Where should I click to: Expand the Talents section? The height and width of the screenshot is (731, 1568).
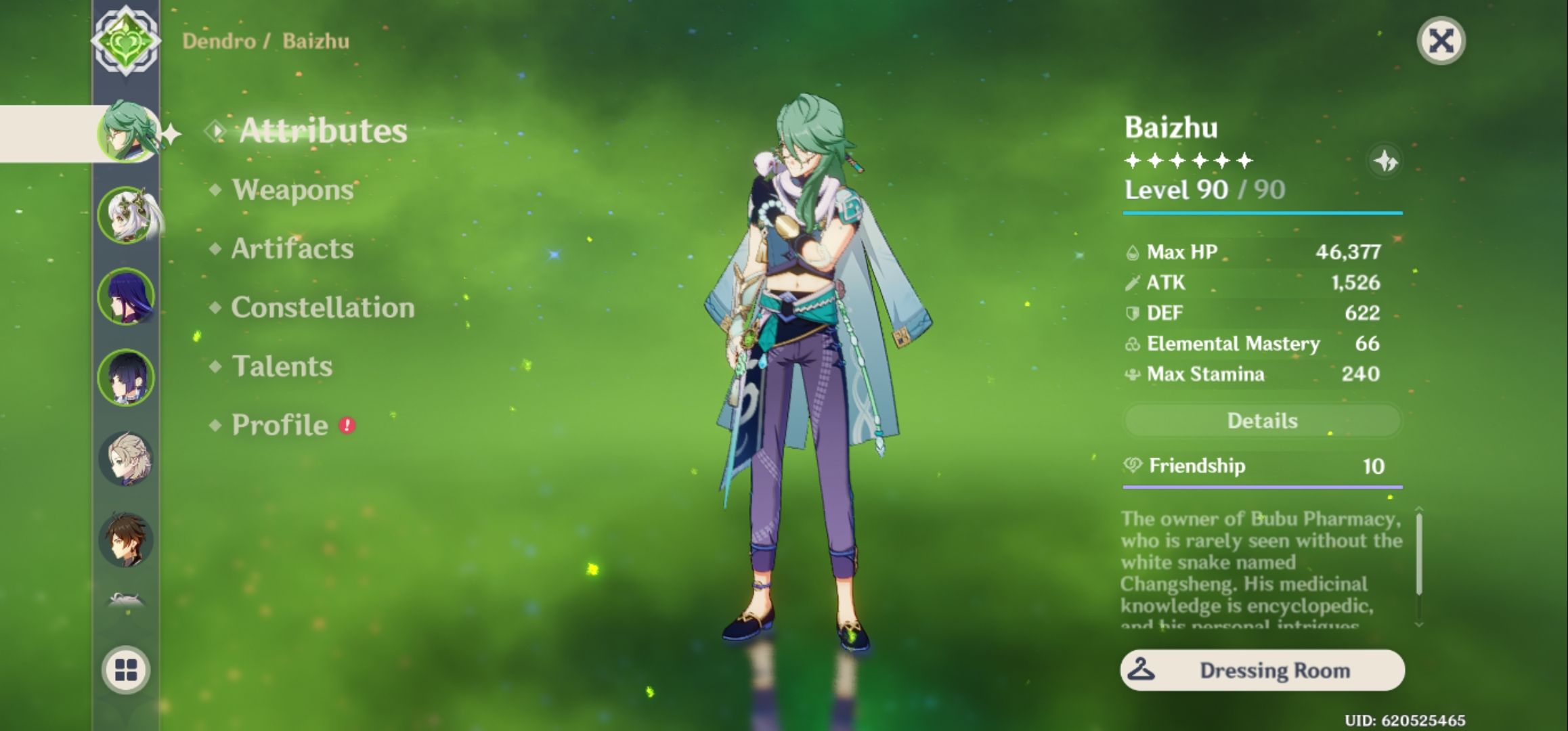point(281,366)
